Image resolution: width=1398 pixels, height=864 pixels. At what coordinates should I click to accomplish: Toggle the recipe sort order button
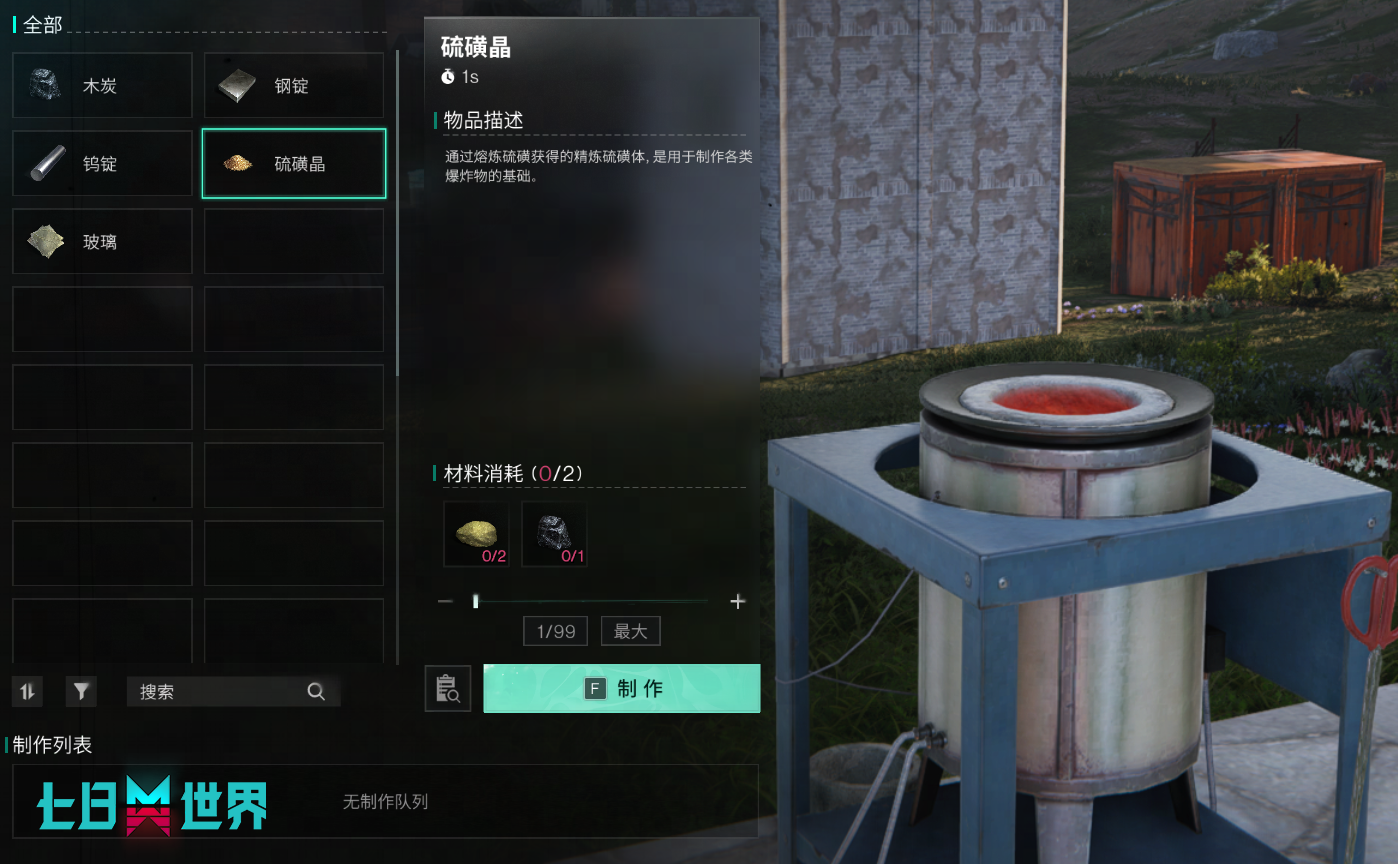pyautogui.click(x=27, y=691)
